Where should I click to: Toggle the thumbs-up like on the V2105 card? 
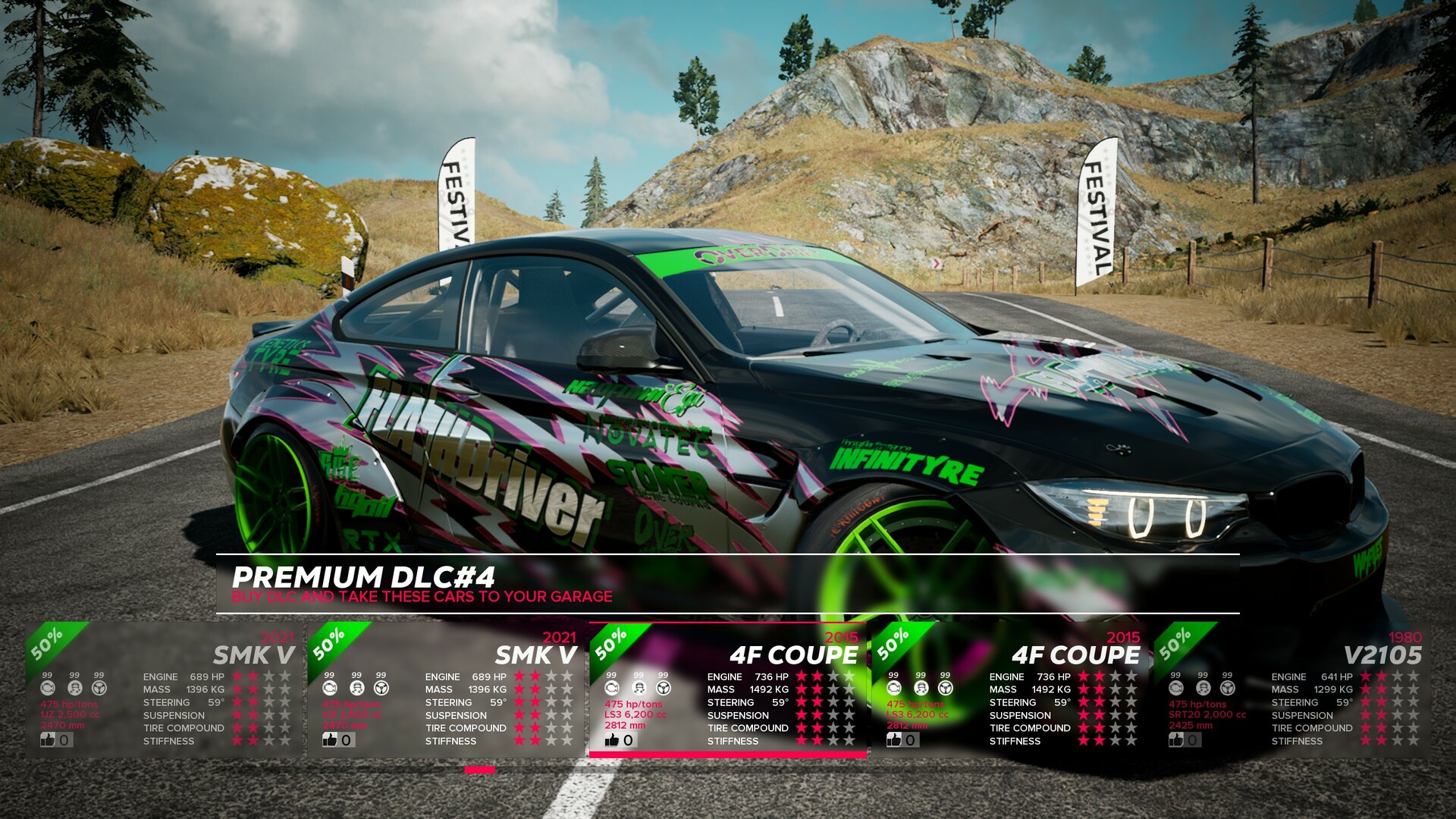click(1177, 740)
